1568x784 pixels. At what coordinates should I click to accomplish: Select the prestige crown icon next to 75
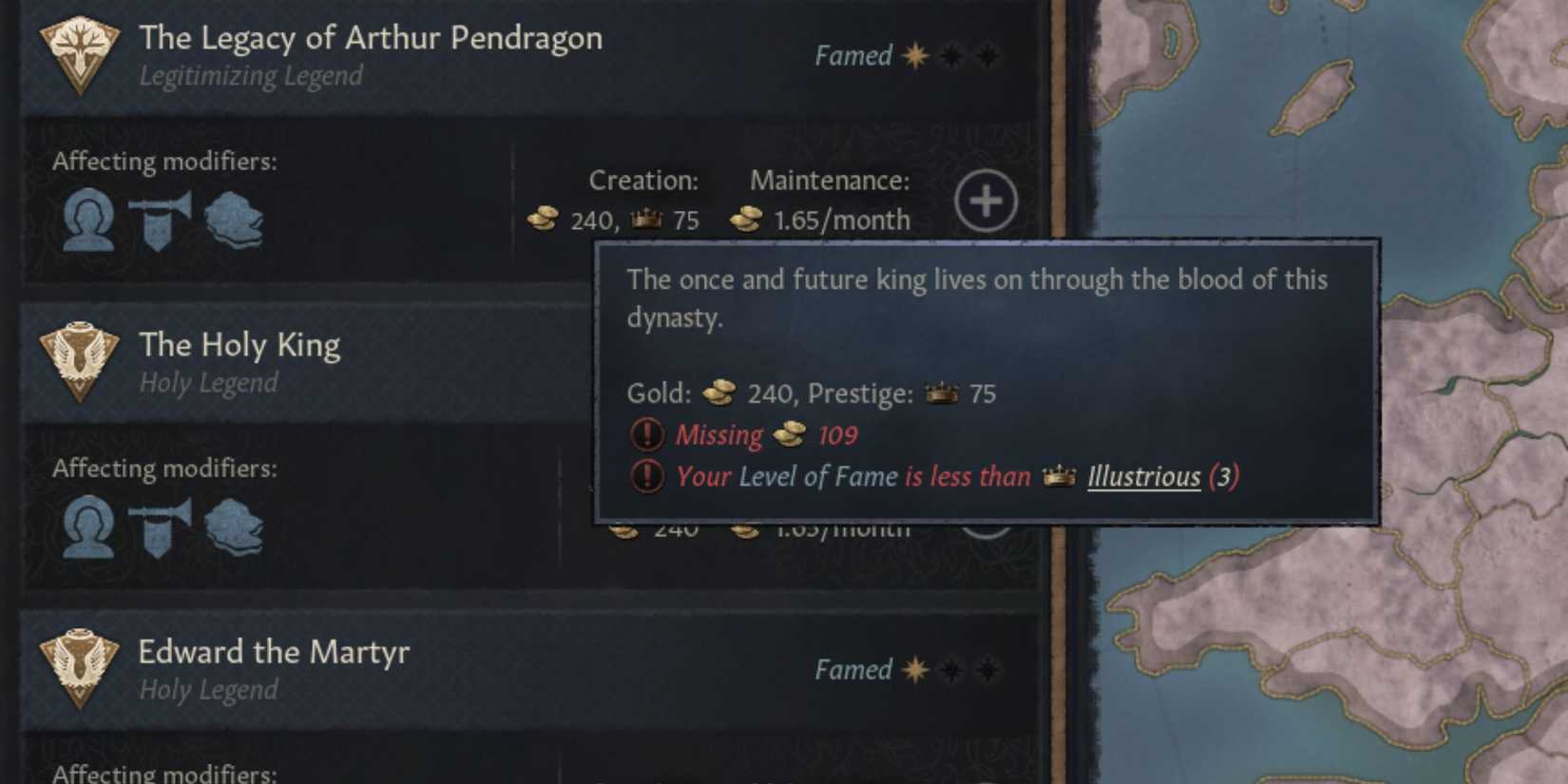(646, 220)
